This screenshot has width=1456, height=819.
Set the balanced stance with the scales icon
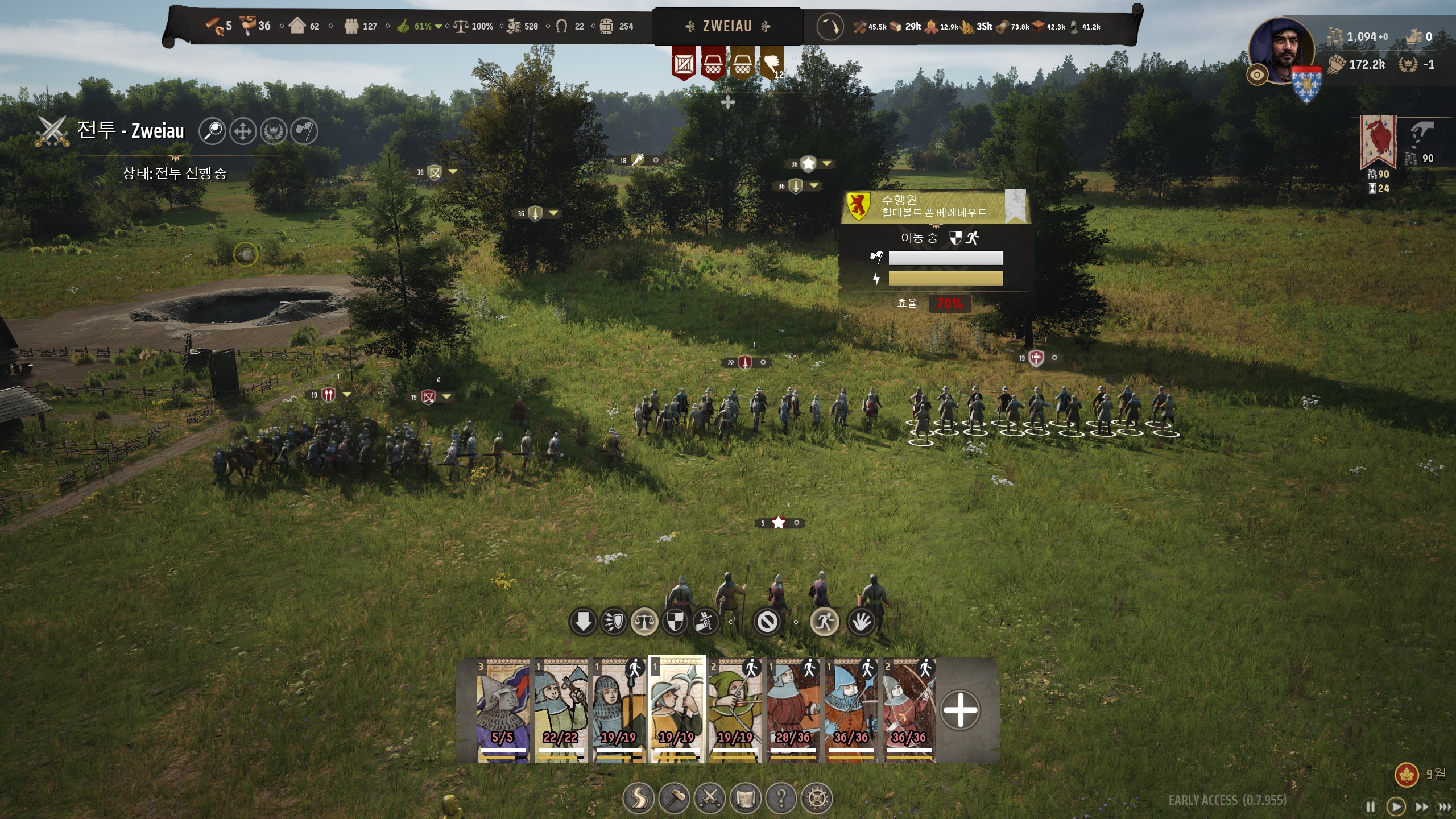click(x=644, y=622)
